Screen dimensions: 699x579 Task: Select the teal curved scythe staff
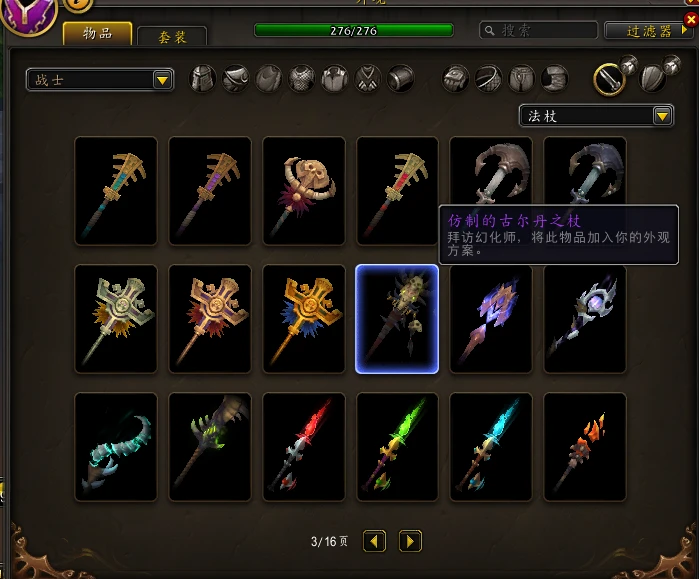click(115, 447)
